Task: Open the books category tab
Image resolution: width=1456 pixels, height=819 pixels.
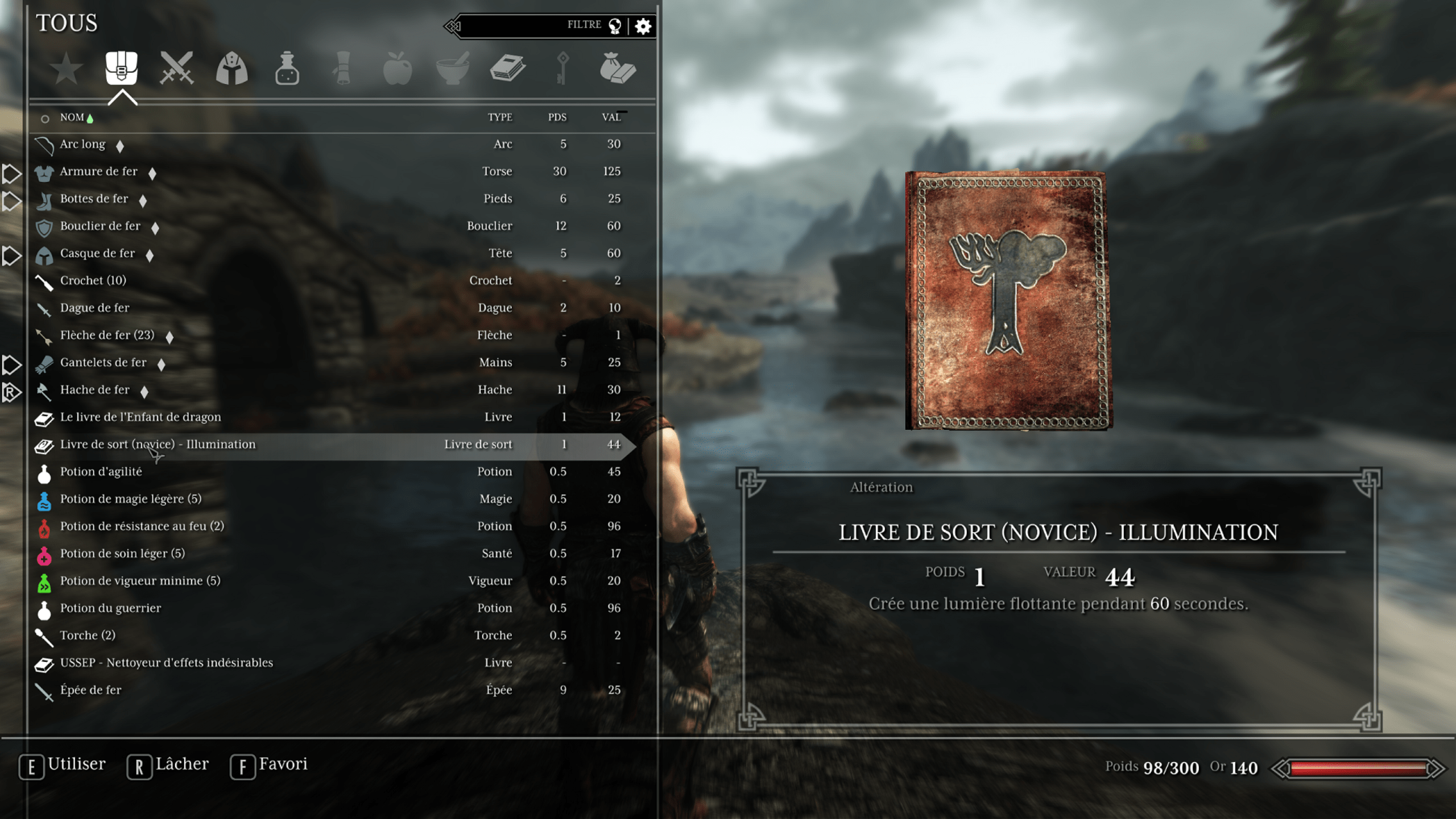Action: click(x=507, y=69)
